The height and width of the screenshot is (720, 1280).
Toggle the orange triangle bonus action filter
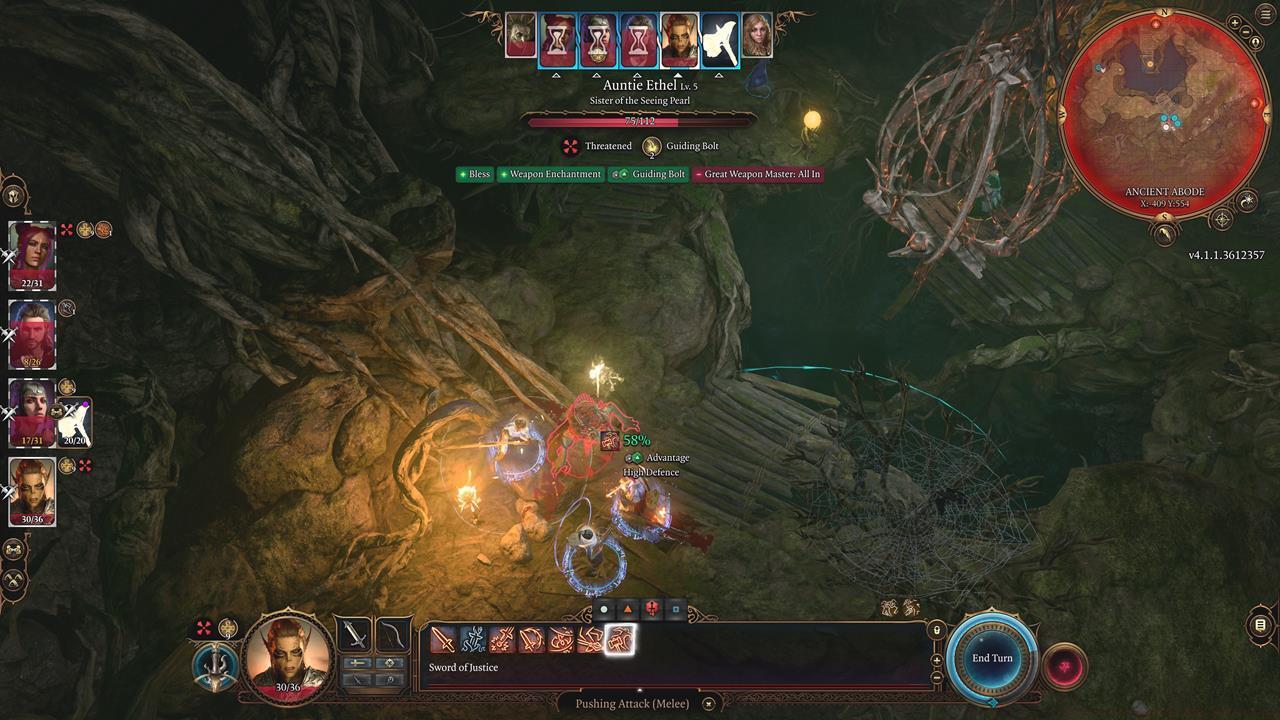click(x=628, y=608)
